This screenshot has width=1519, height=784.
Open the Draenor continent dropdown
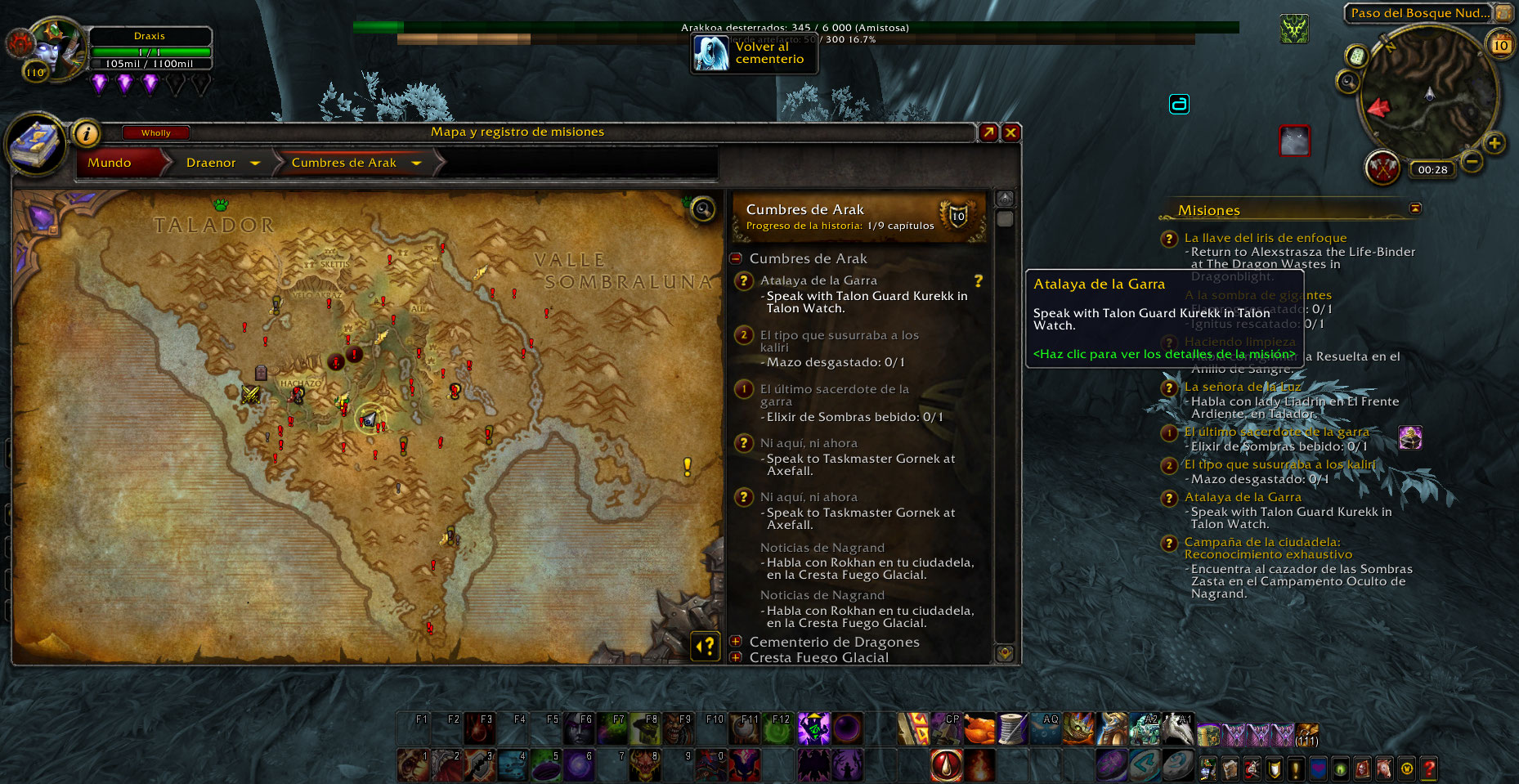(254, 164)
